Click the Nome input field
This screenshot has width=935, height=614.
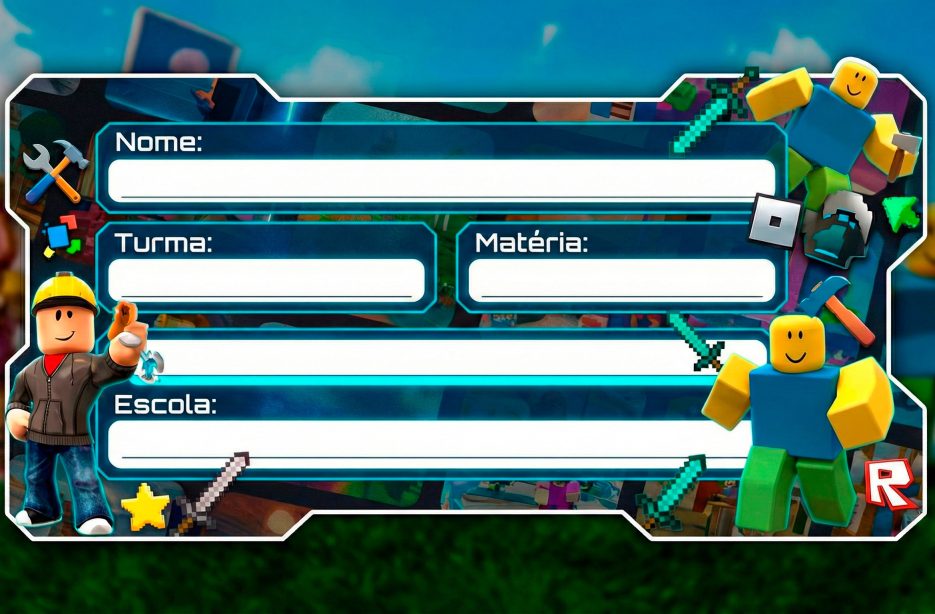pyautogui.click(x=440, y=181)
